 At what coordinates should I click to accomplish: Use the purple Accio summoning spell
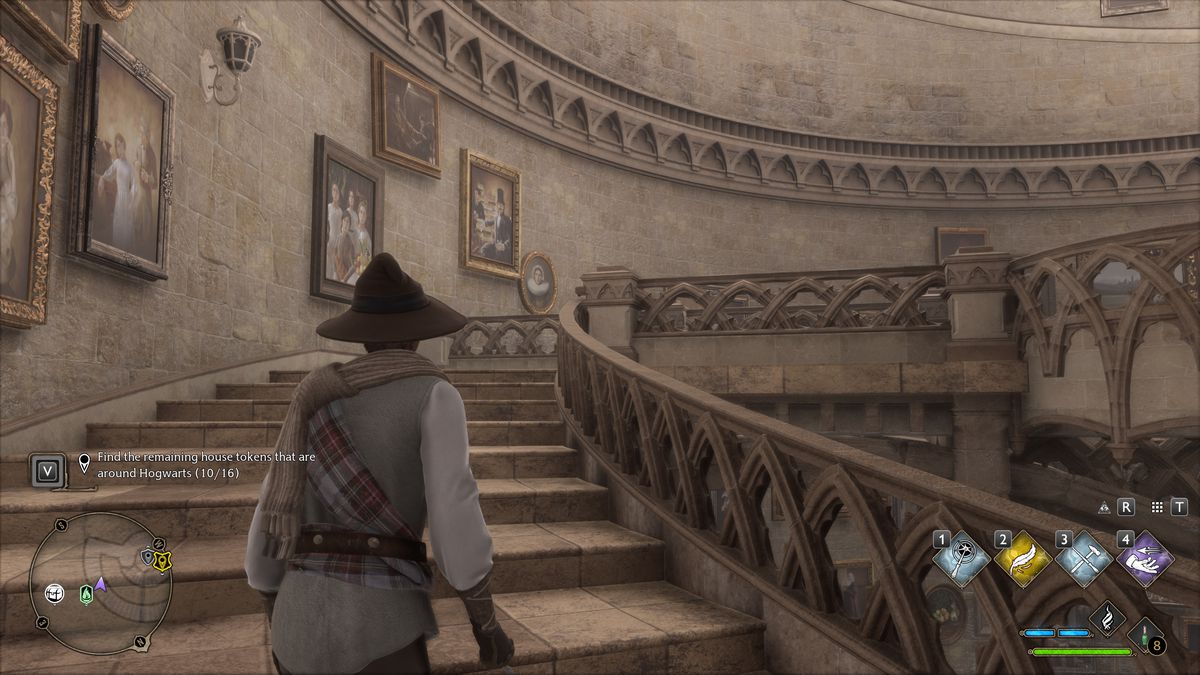pyautogui.click(x=1145, y=559)
